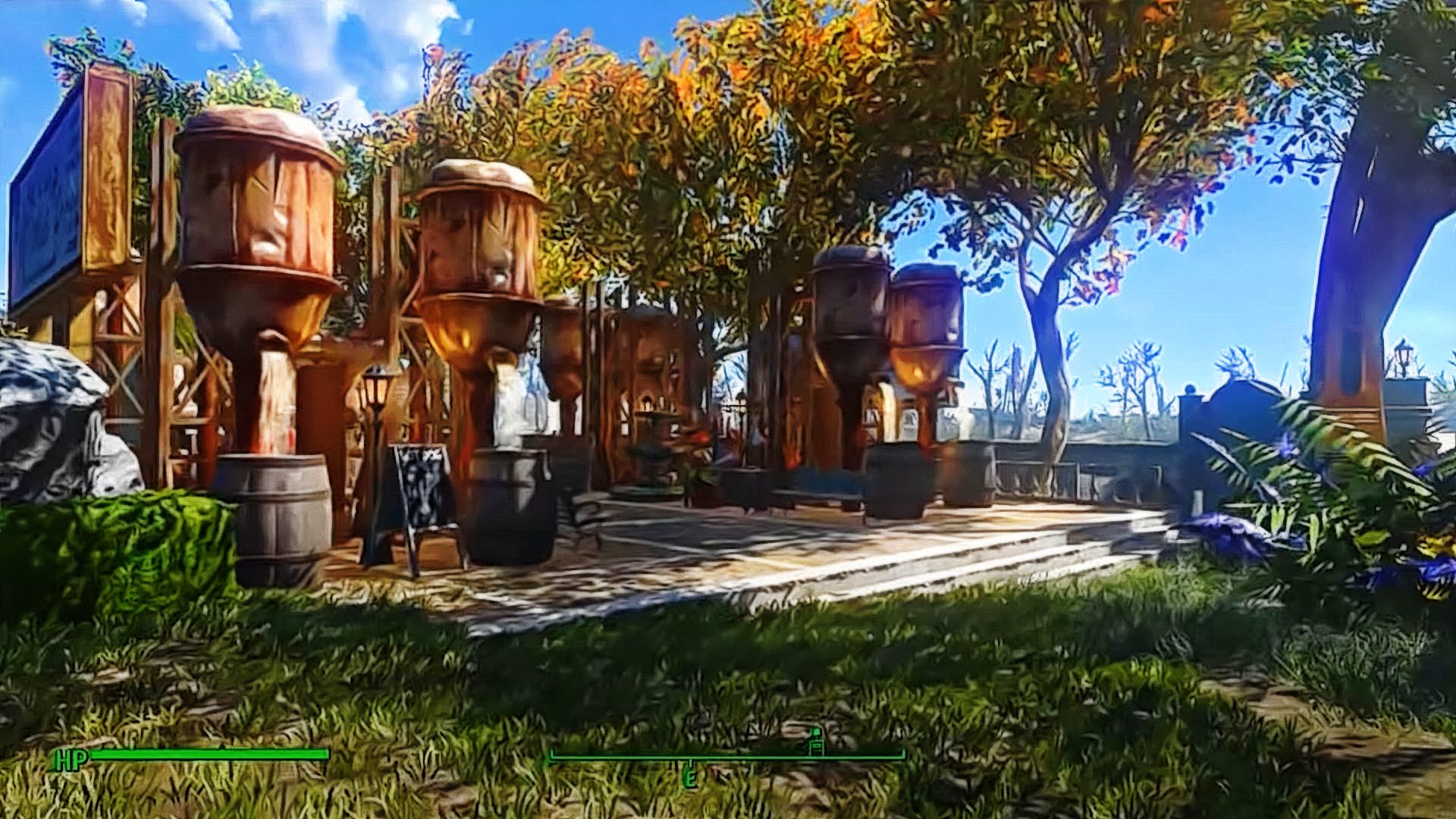Select the compass bar at the bottom

click(x=726, y=755)
